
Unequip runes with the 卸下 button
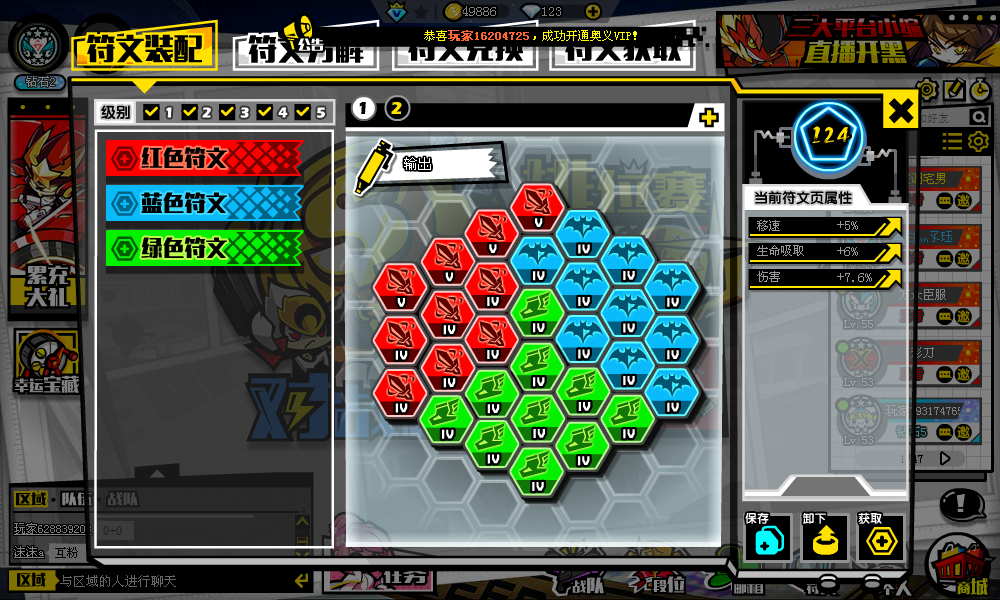(x=823, y=540)
